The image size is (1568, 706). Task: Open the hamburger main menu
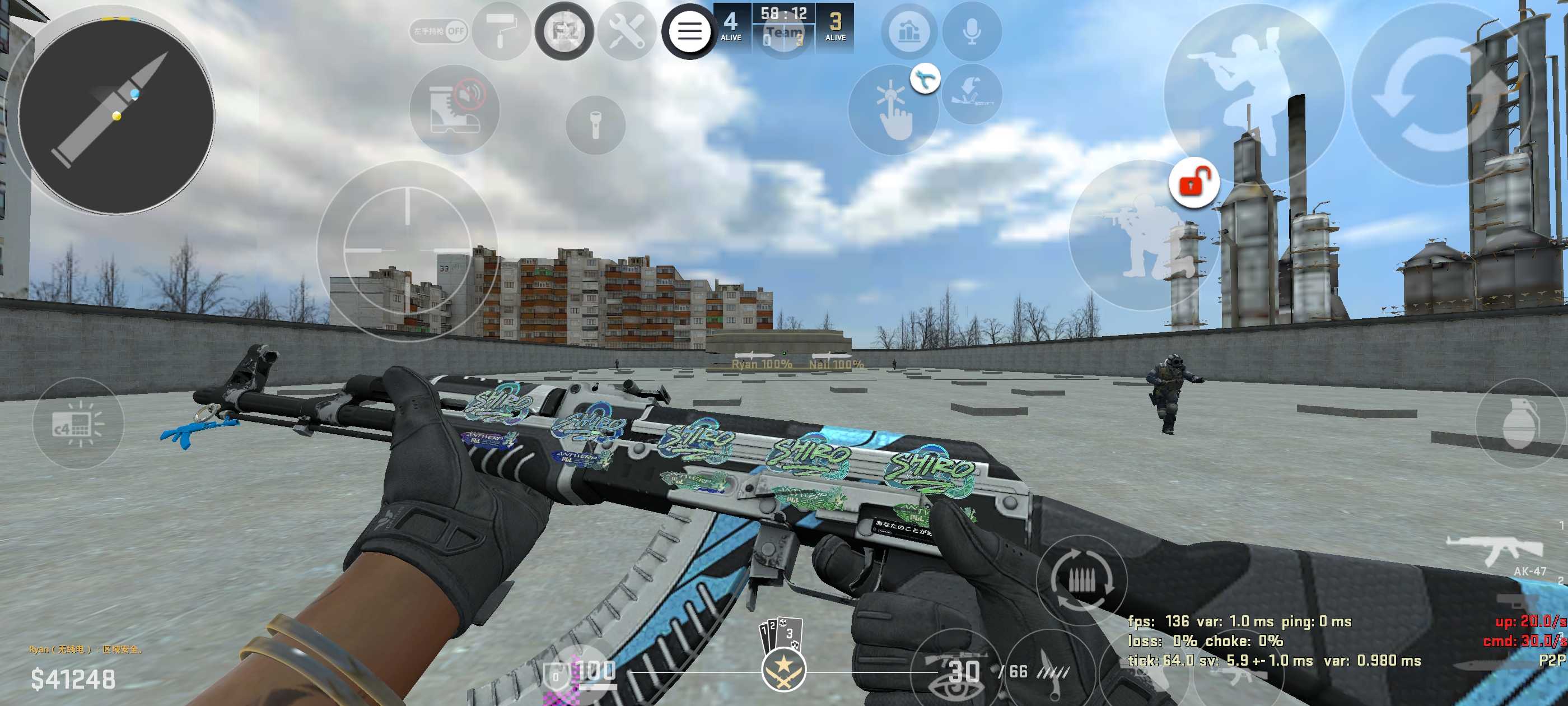pos(689,30)
